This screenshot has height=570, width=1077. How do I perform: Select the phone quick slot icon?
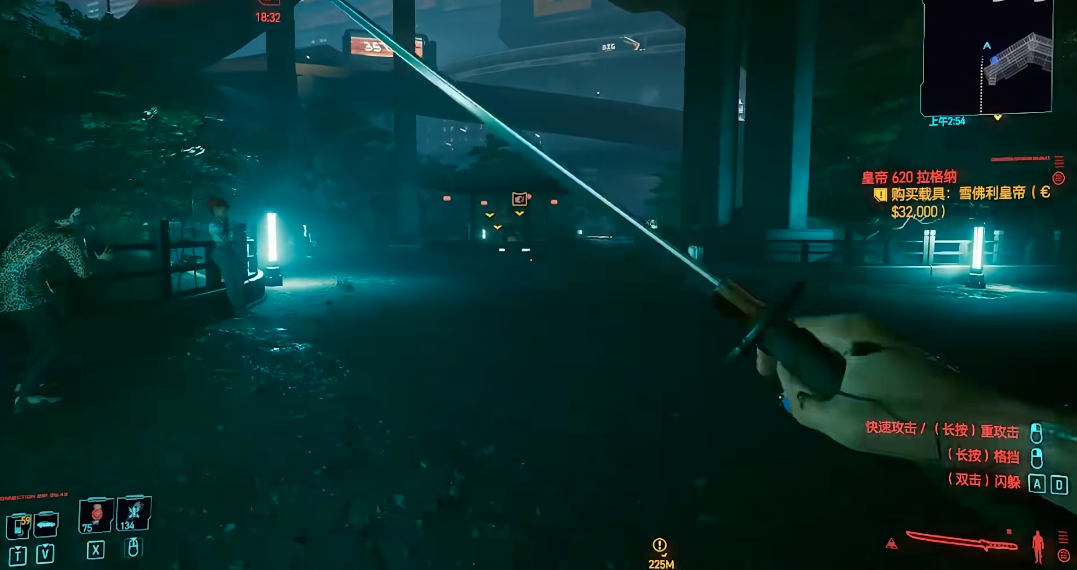[18, 524]
